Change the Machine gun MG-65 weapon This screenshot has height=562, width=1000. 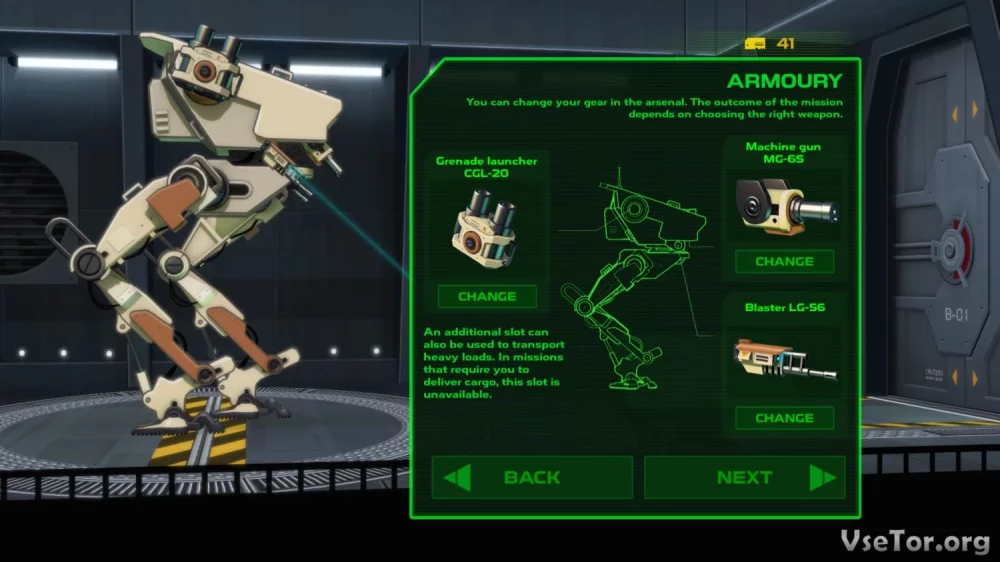coord(784,261)
